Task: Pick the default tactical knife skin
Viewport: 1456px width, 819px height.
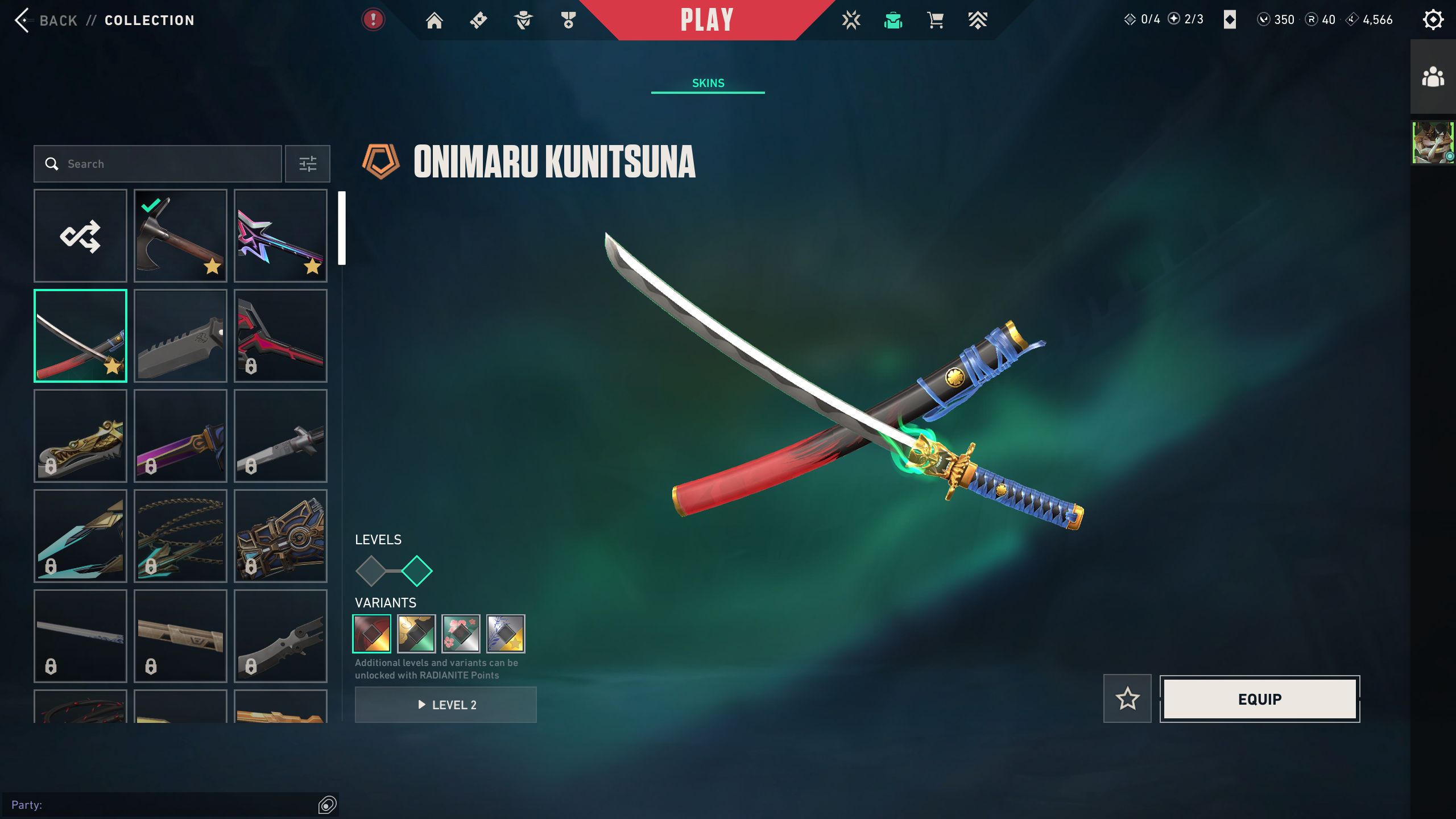Action: click(180, 336)
